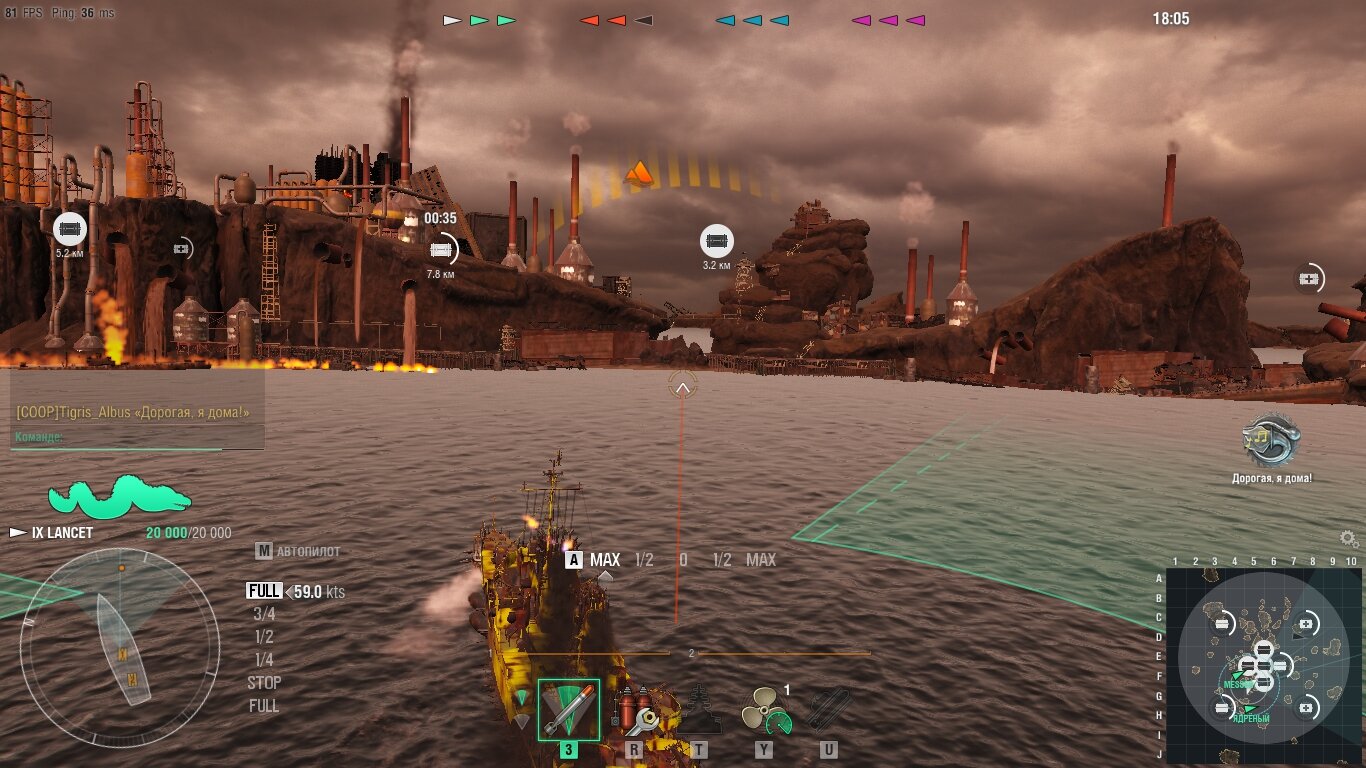Image resolution: width=1366 pixels, height=768 pixels.
Task: Click the «Дорогая, я дома!» music badge
Action: [x=1271, y=441]
